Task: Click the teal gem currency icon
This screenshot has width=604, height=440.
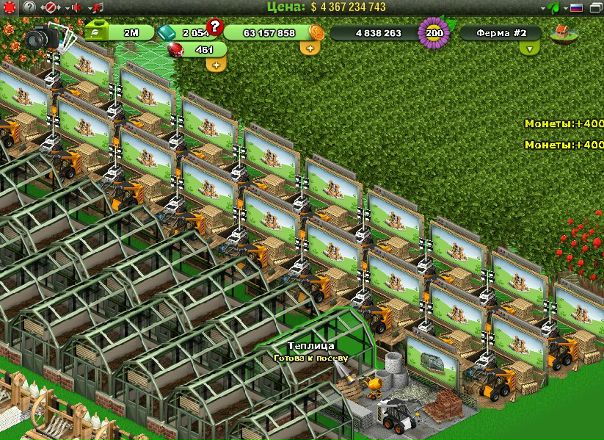Action: [167, 32]
